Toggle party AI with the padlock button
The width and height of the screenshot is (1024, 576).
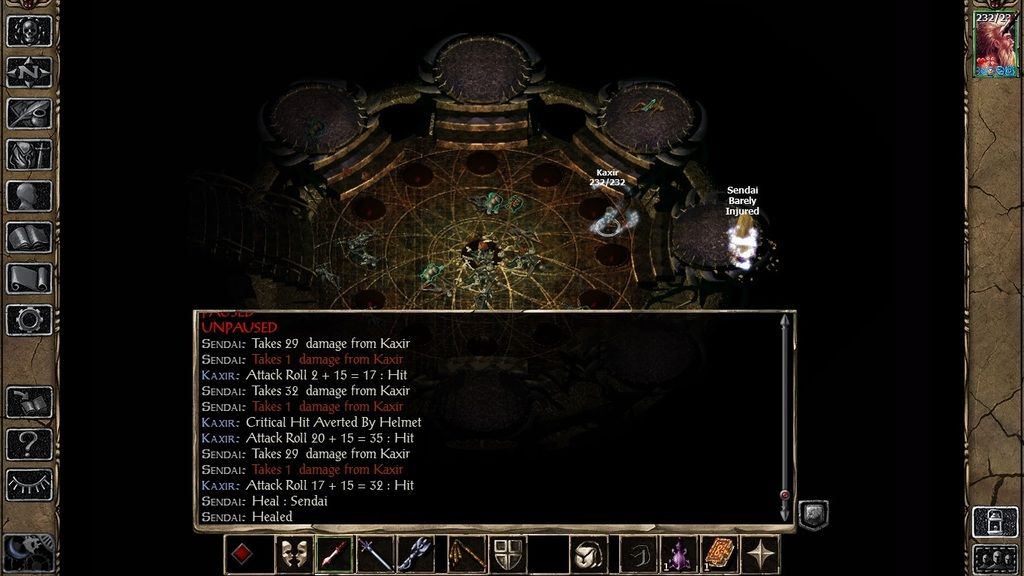point(995,521)
